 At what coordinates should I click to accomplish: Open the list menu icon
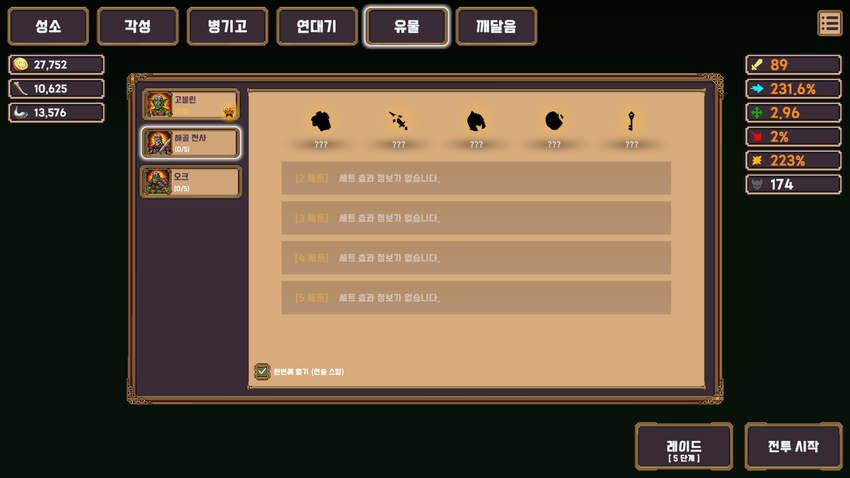(829, 23)
